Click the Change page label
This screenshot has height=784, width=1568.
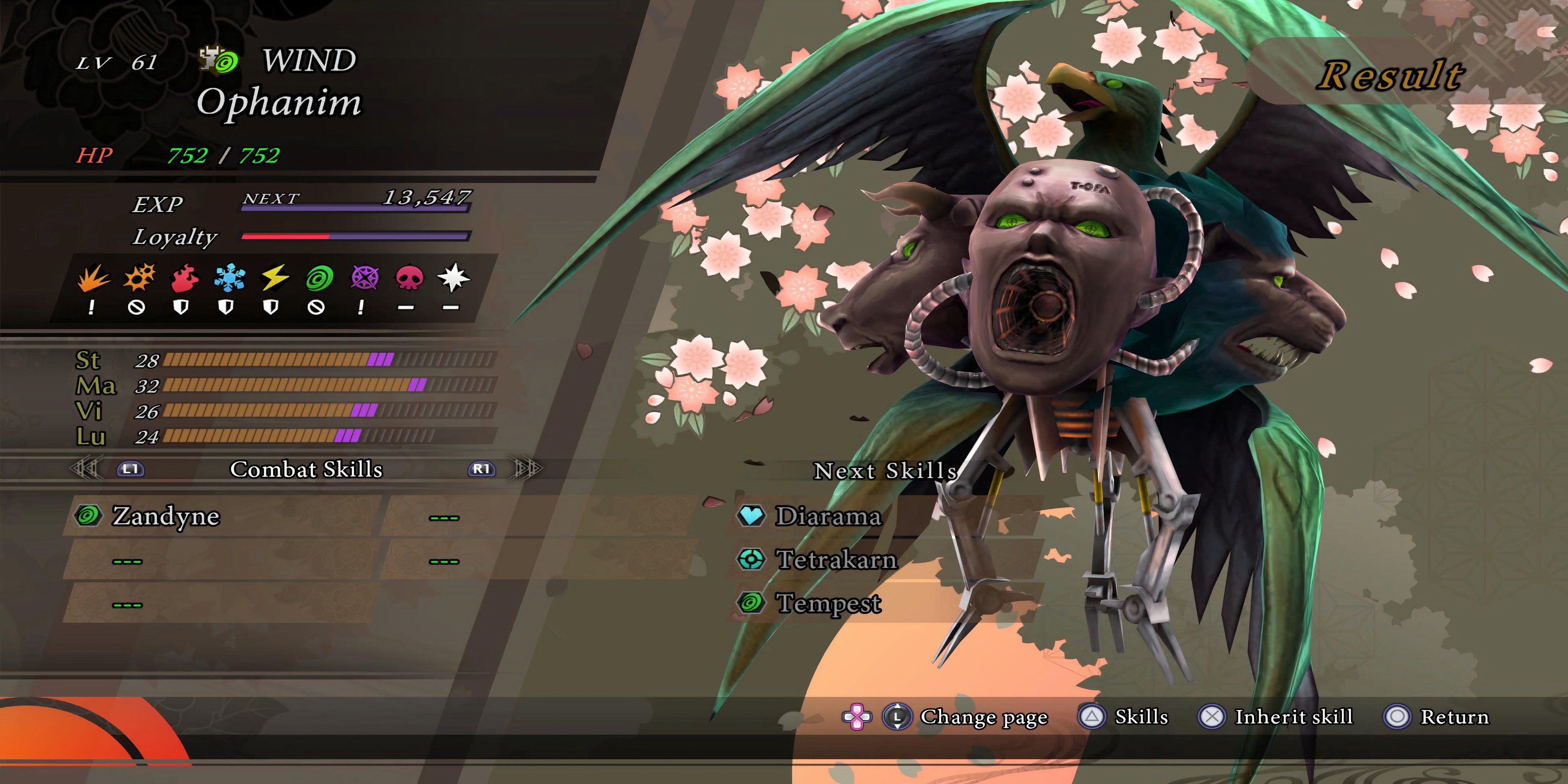(984, 717)
